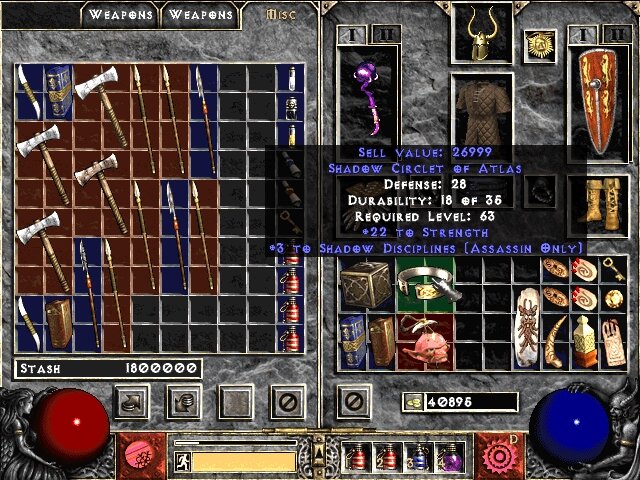Select the equipped gold amulet
The image size is (640, 480).
pos(539,43)
